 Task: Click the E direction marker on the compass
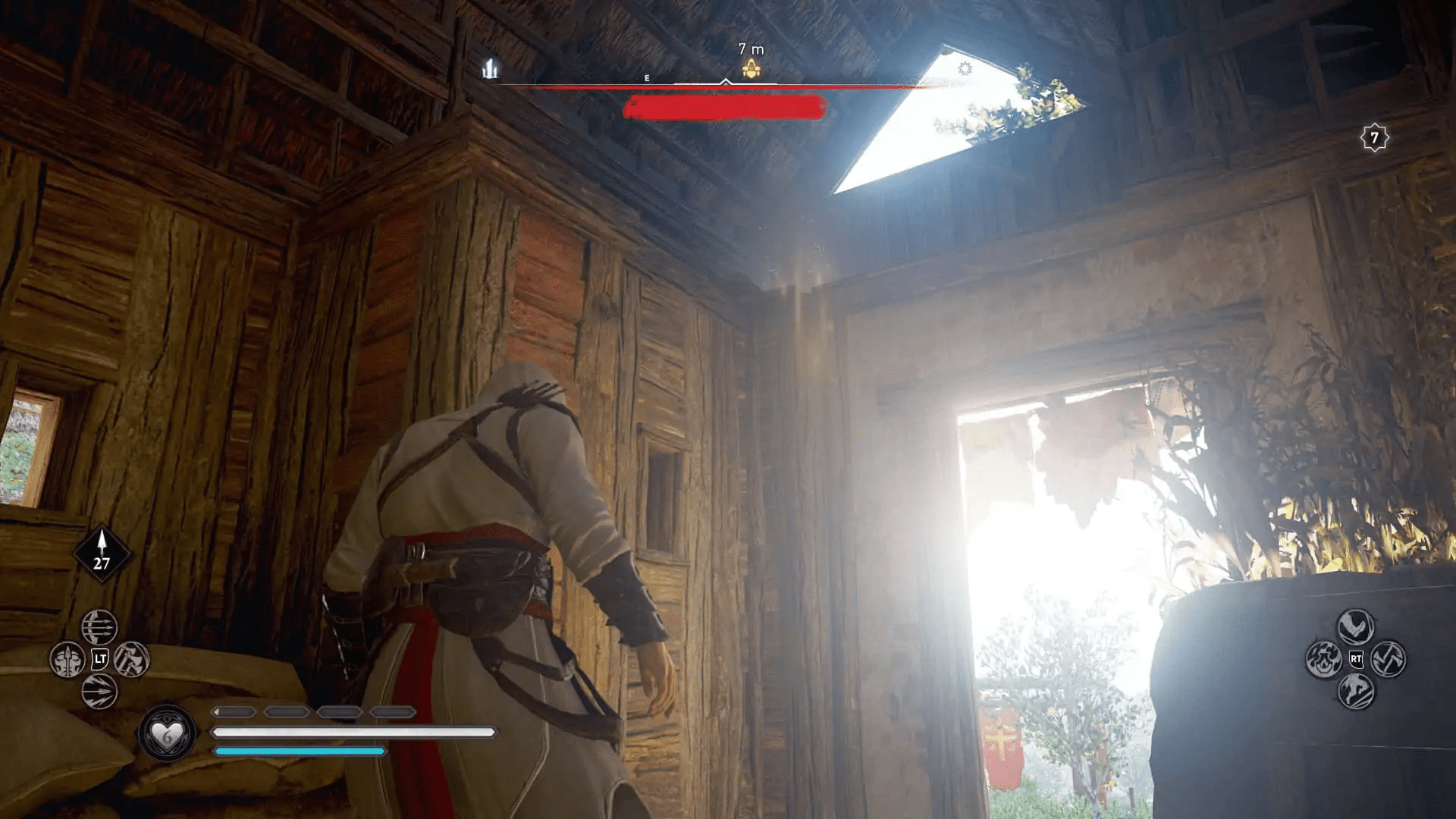coord(646,76)
